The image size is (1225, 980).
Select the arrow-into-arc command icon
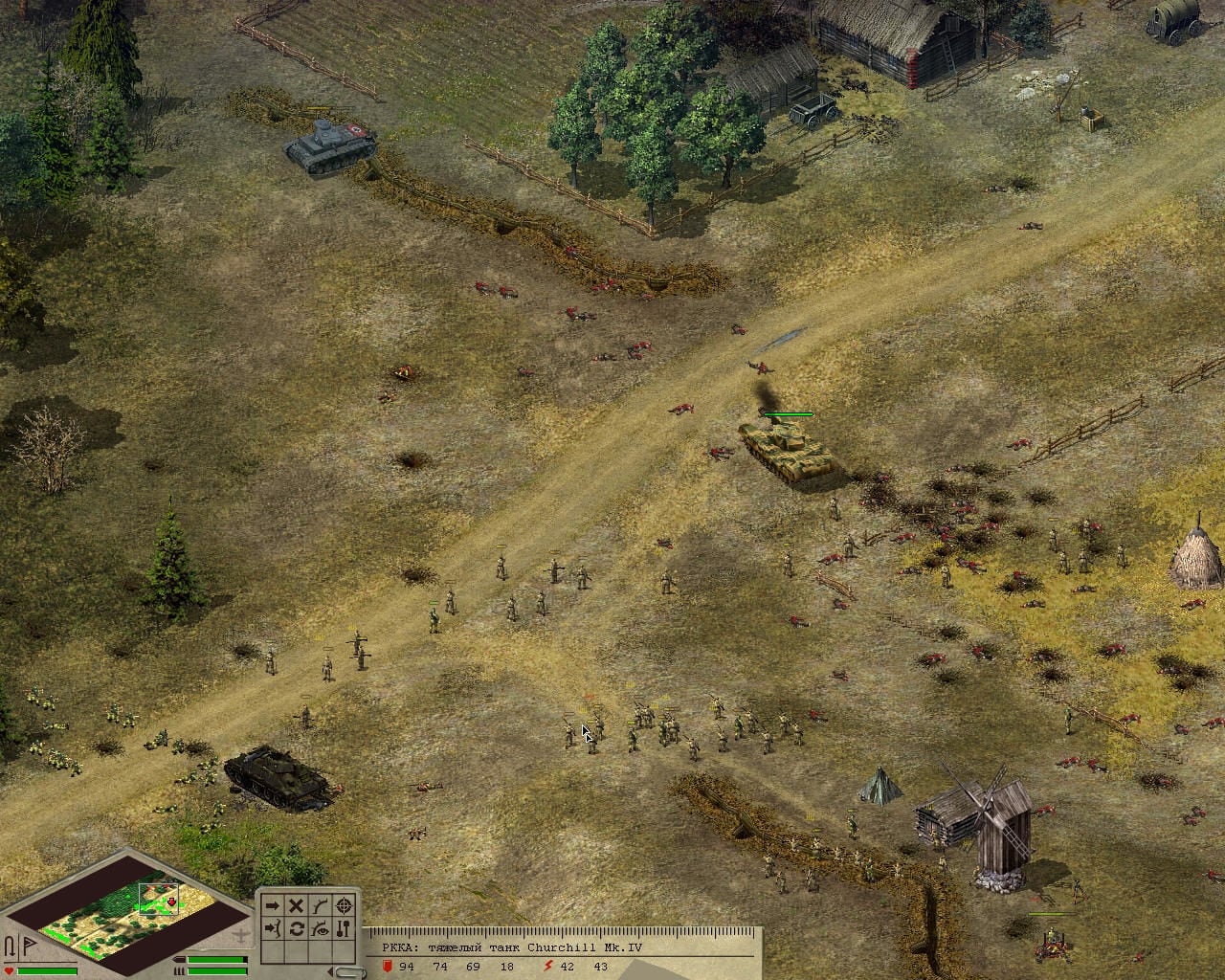tap(273, 928)
